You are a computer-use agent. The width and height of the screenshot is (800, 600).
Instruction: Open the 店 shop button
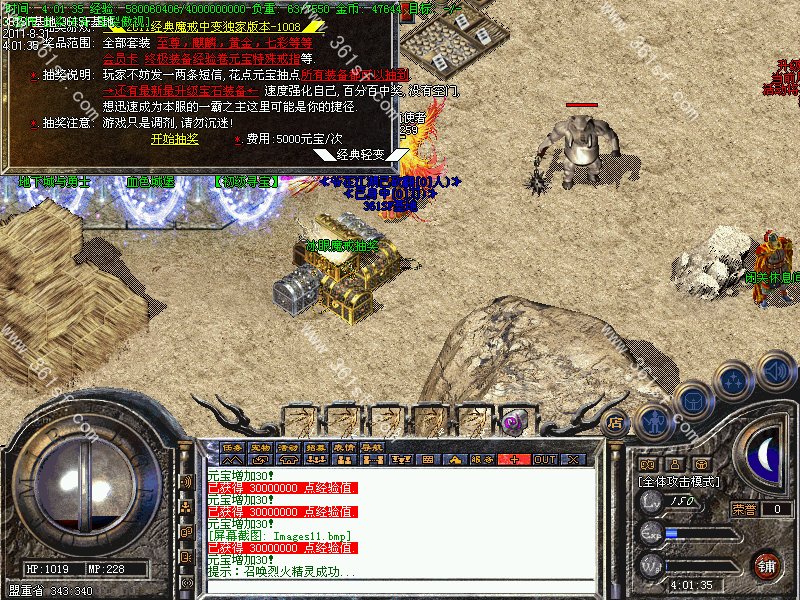click(616, 423)
